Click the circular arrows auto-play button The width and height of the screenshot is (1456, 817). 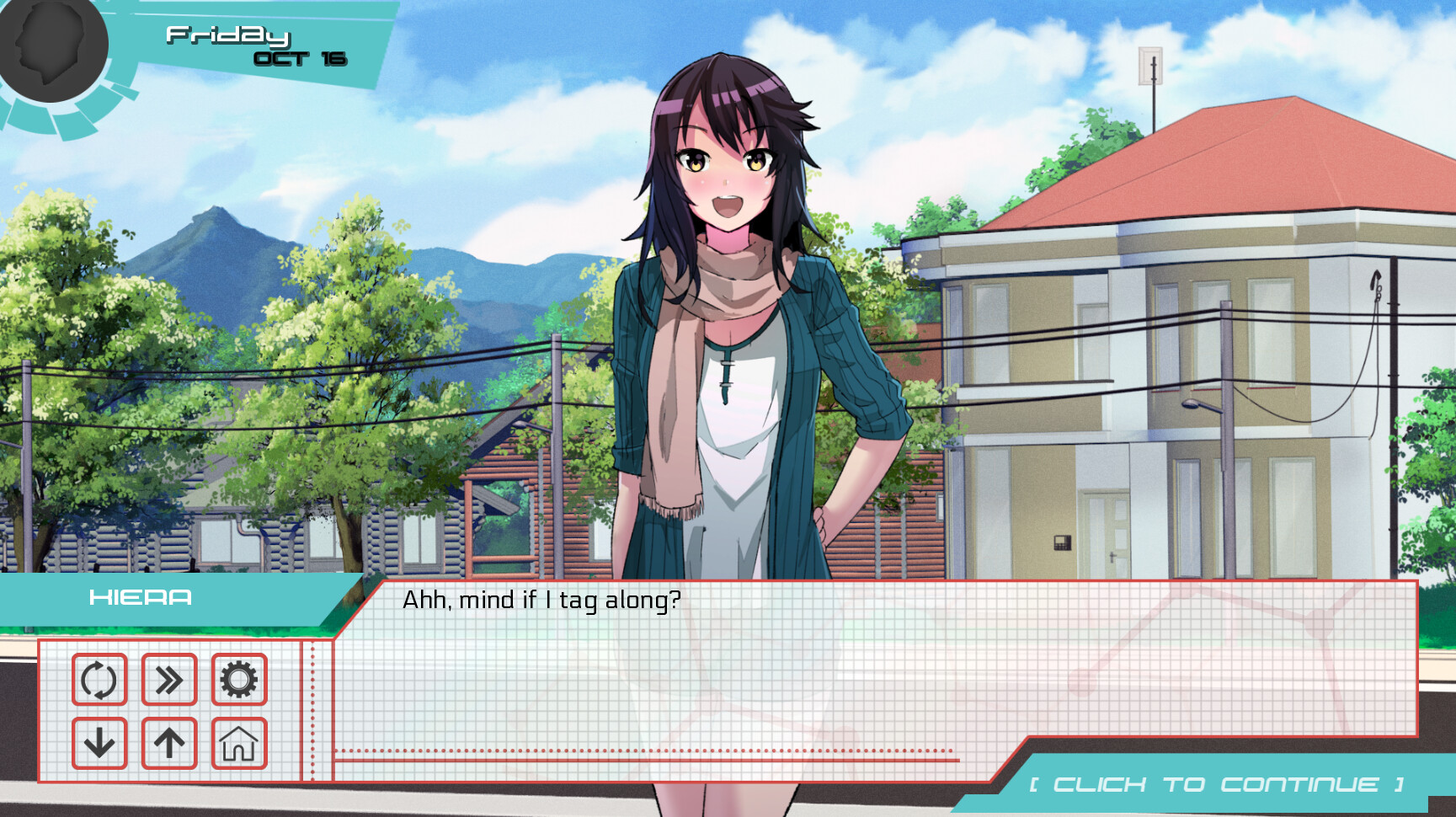coord(99,680)
